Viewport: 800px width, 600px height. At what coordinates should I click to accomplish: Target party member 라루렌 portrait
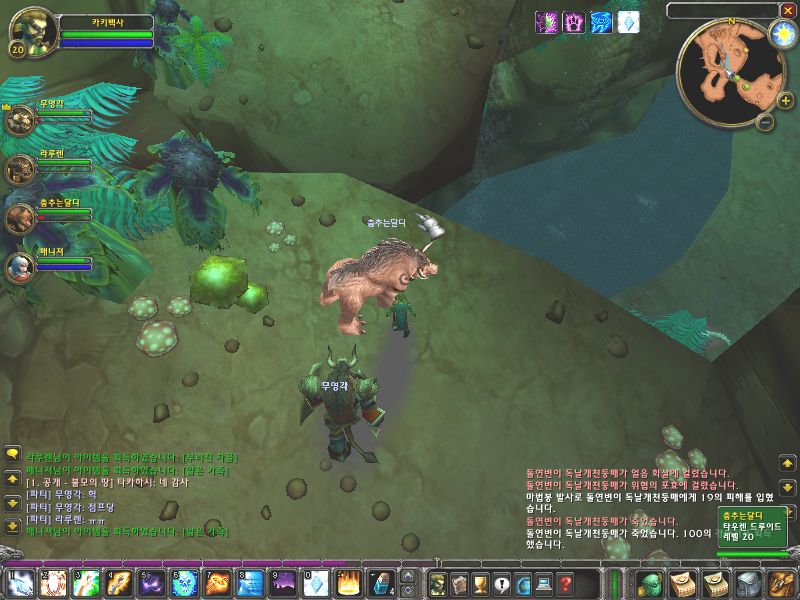(x=20, y=168)
